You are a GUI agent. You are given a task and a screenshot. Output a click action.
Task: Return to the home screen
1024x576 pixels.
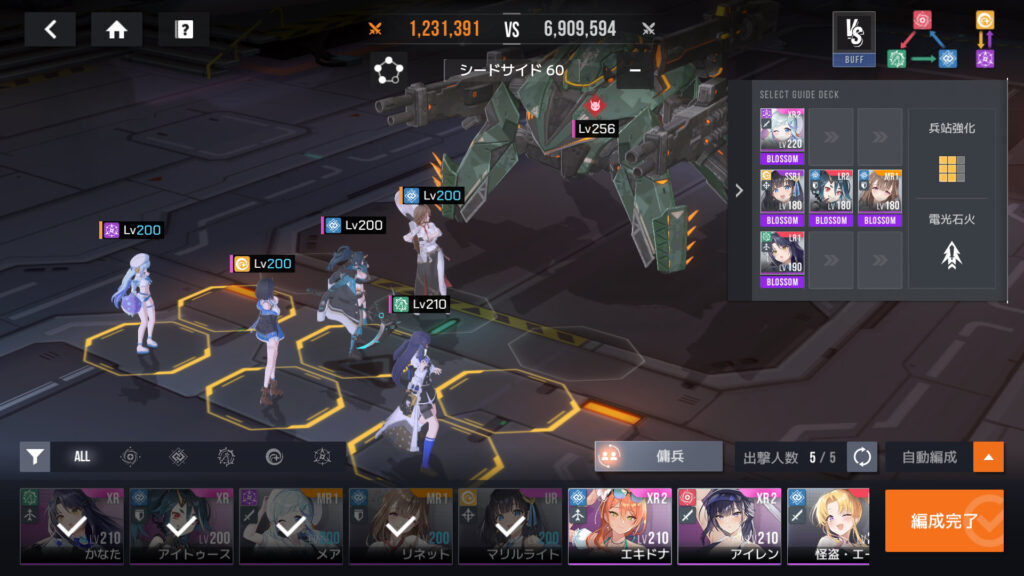(116, 29)
